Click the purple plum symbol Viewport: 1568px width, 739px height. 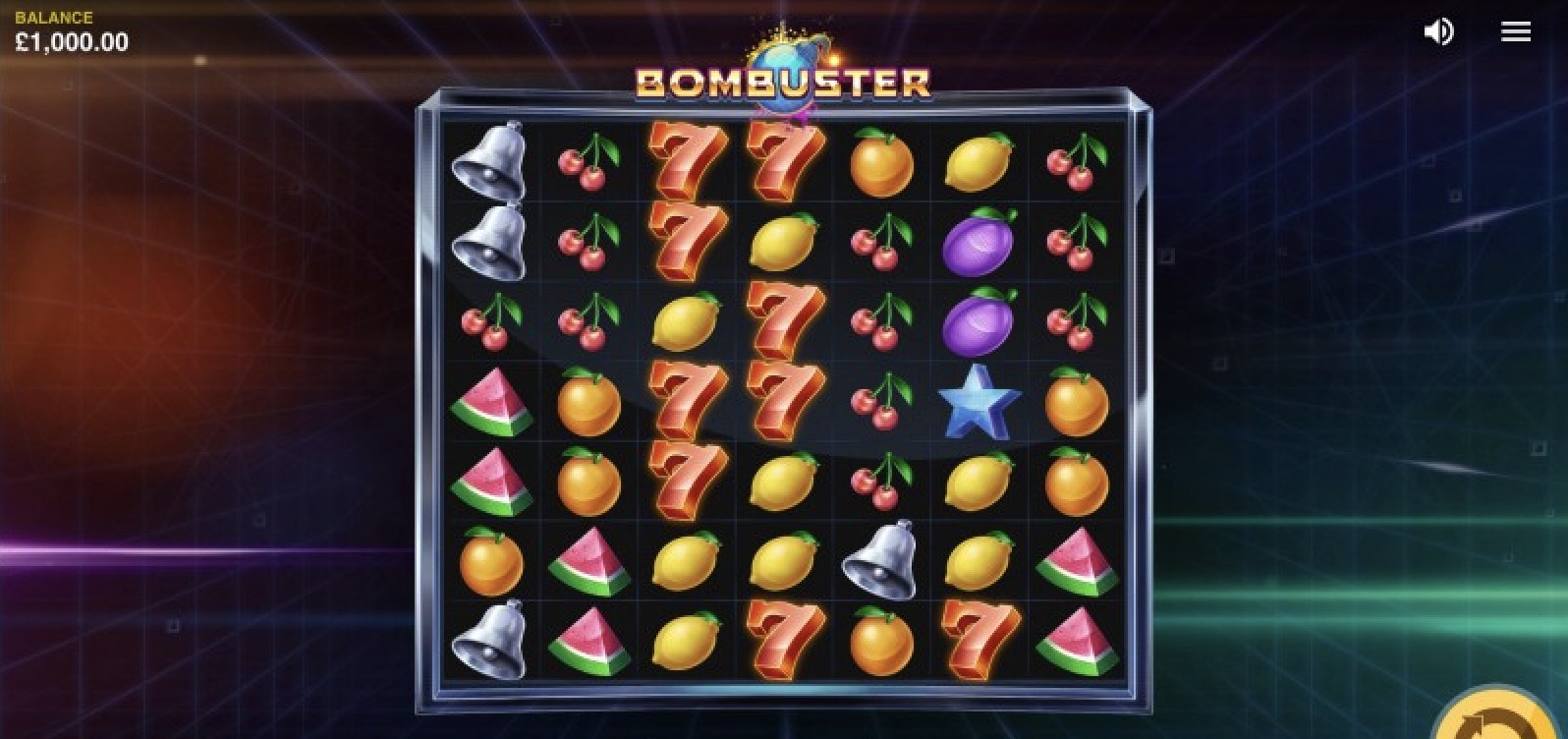(x=978, y=244)
